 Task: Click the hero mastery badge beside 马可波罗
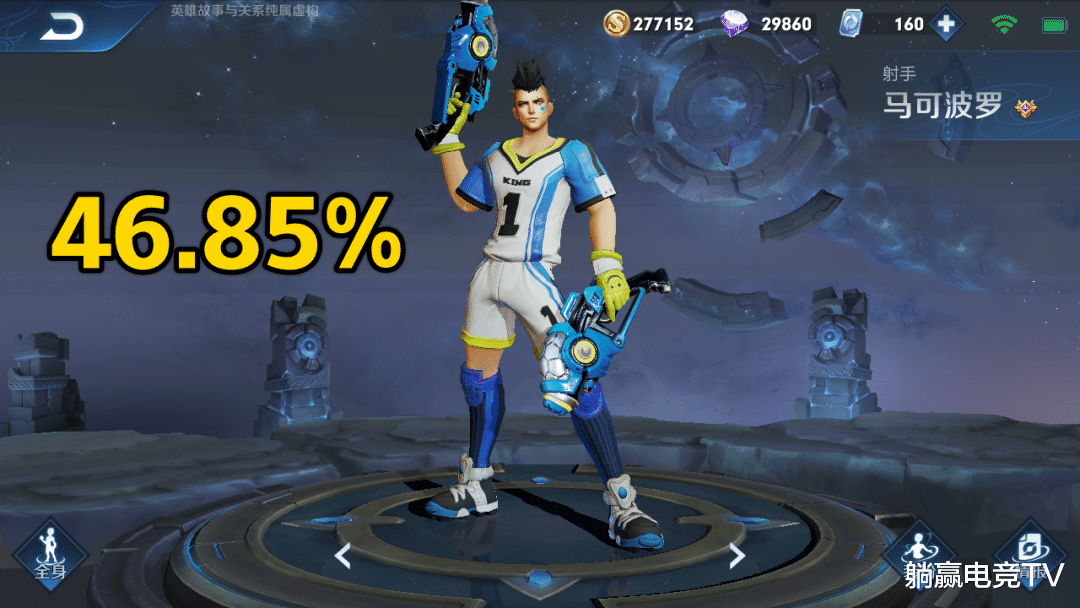(x=1025, y=108)
